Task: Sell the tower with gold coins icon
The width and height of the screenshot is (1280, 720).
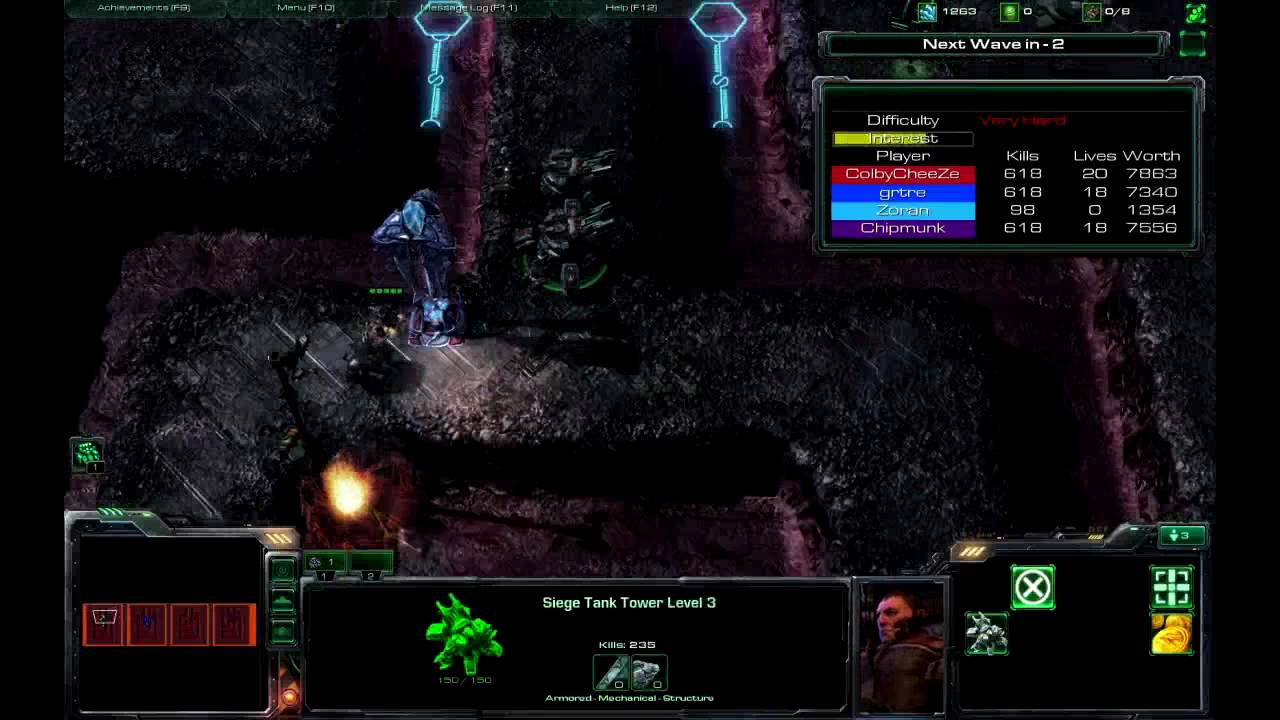Action: [1171, 634]
